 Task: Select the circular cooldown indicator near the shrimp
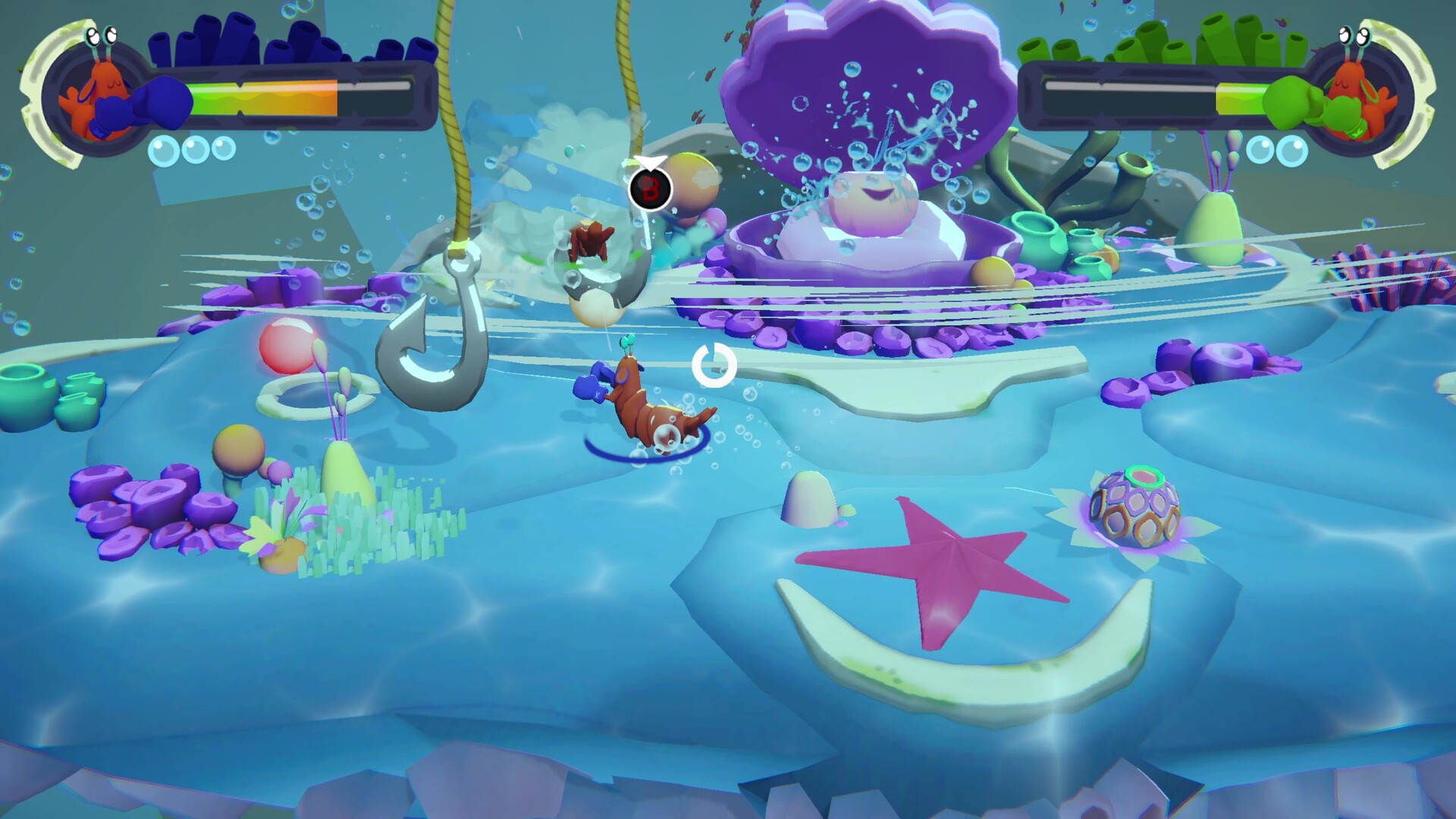tap(714, 366)
